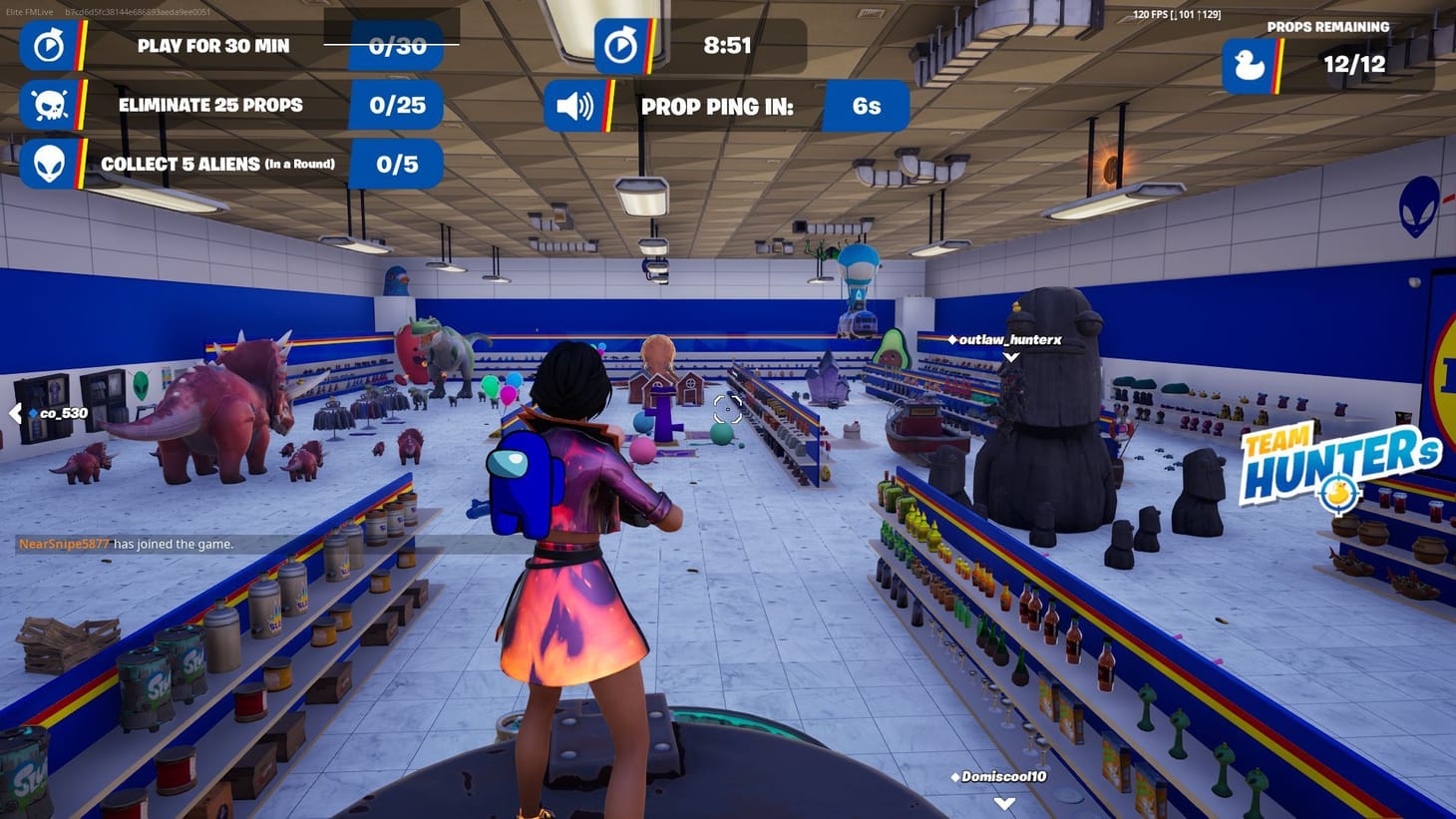The image size is (1456, 819).
Task: Click the diamond marker before outlaw_hunterx
Action: pos(954,339)
